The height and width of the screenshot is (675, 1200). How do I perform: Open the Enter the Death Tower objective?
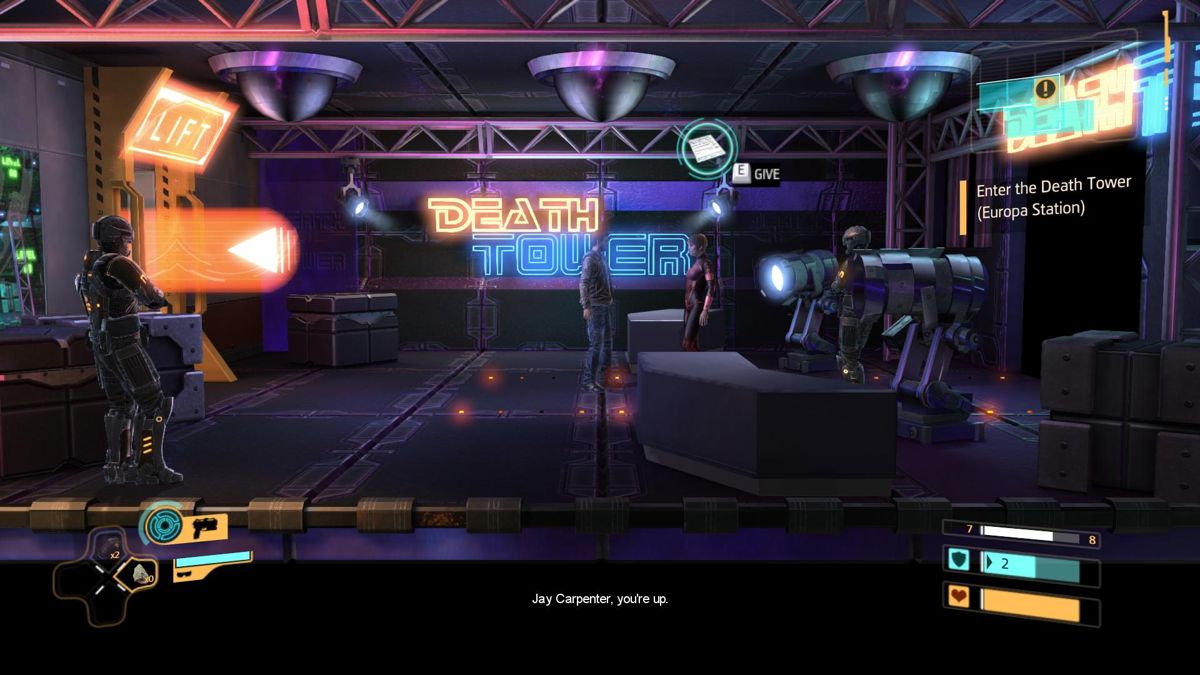tap(1054, 197)
